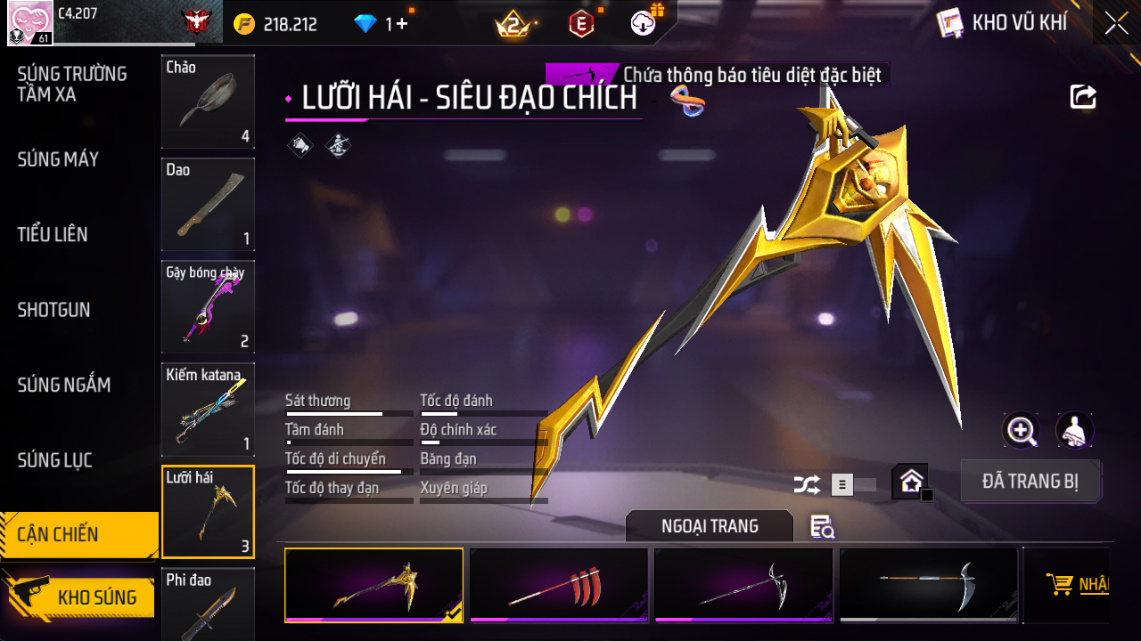Select the Súng Lục category
This screenshot has height=641, width=1141.
(x=55, y=460)
